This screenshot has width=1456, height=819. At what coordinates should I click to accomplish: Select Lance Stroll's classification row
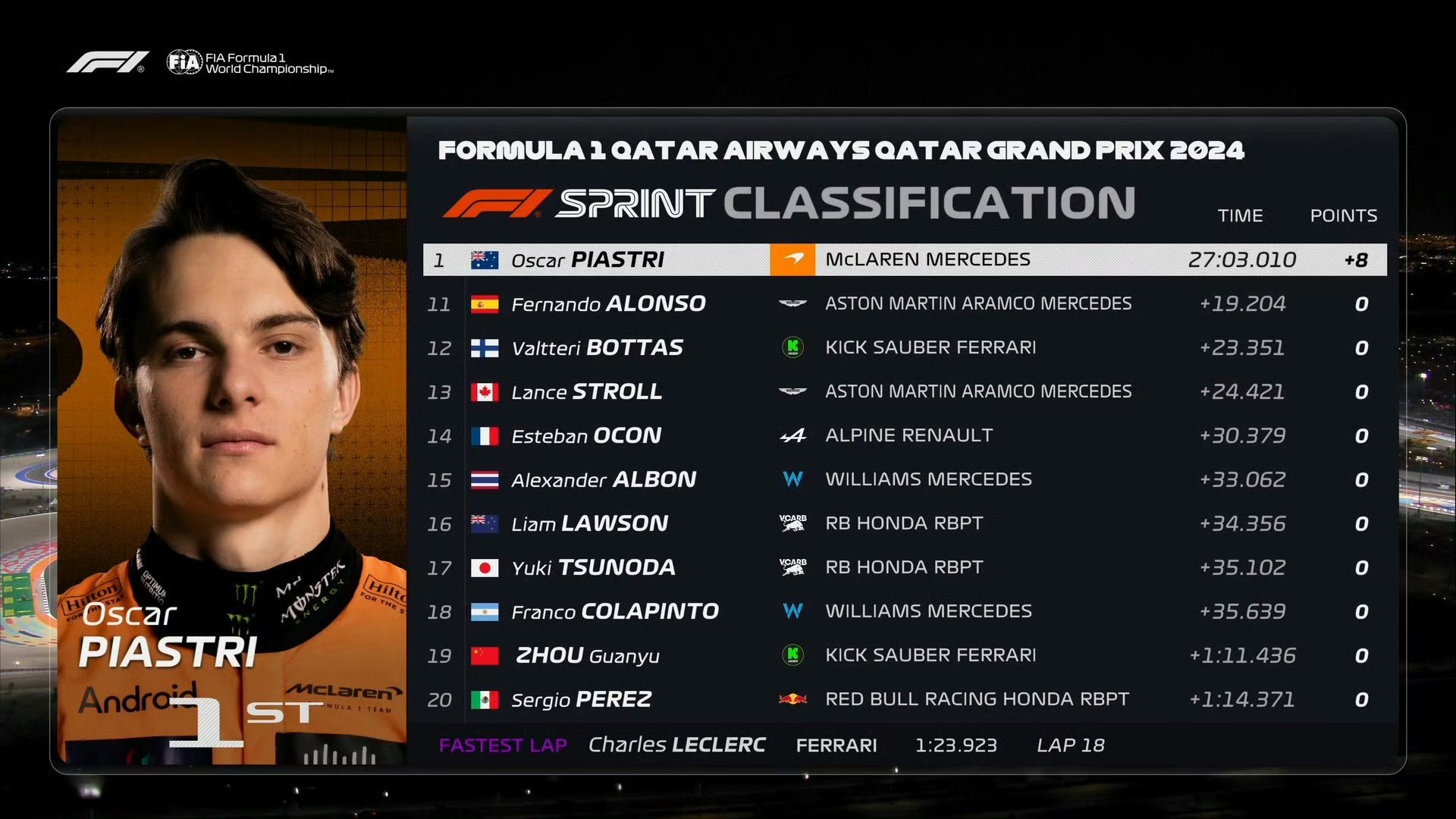[x=904, y=392]
